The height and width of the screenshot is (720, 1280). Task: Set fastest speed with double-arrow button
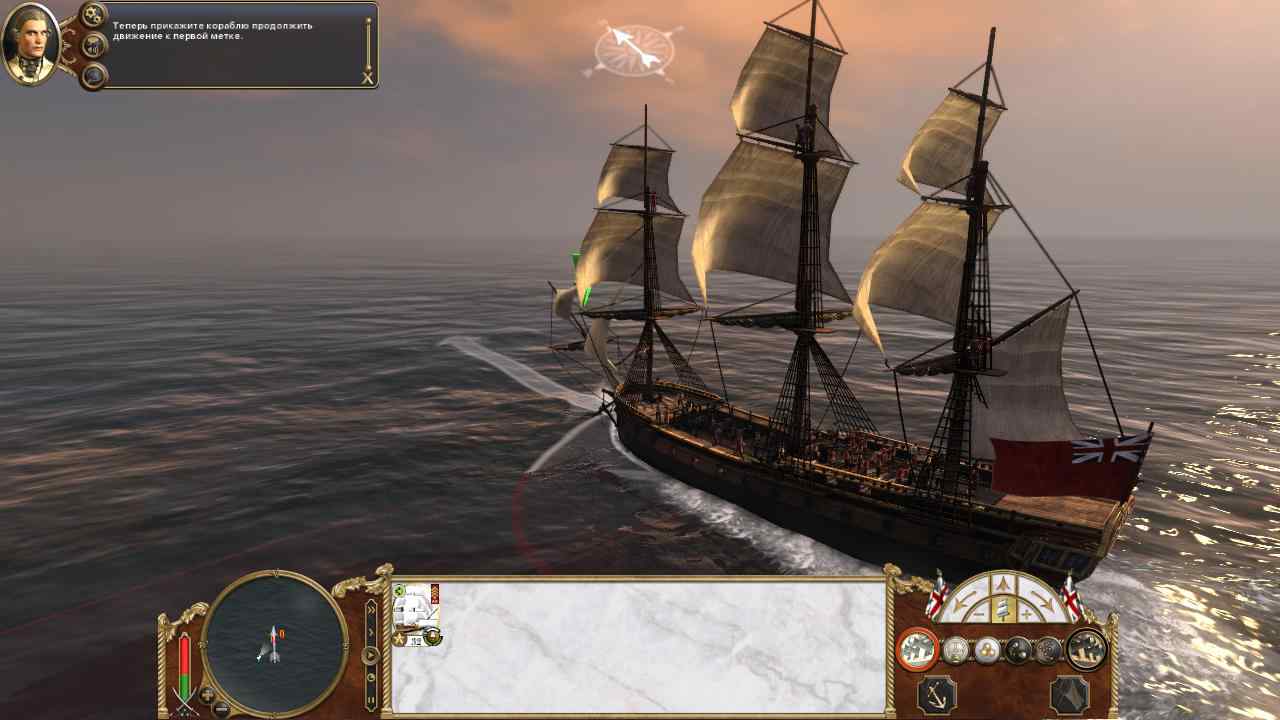tap(371, 608)
